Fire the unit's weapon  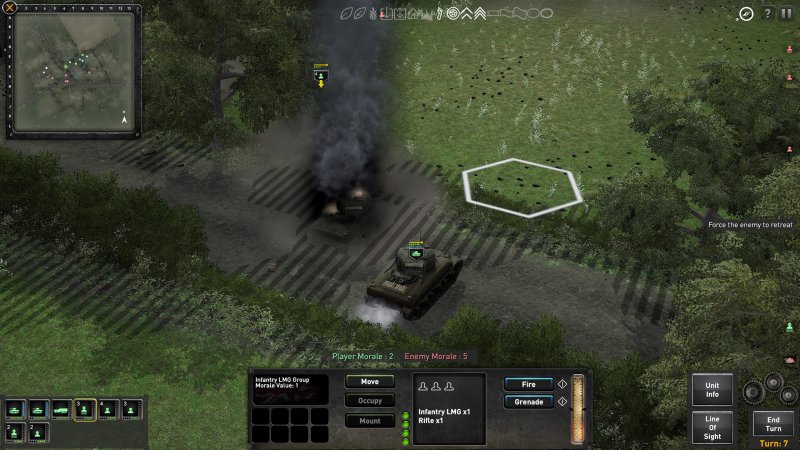point(528,384)
